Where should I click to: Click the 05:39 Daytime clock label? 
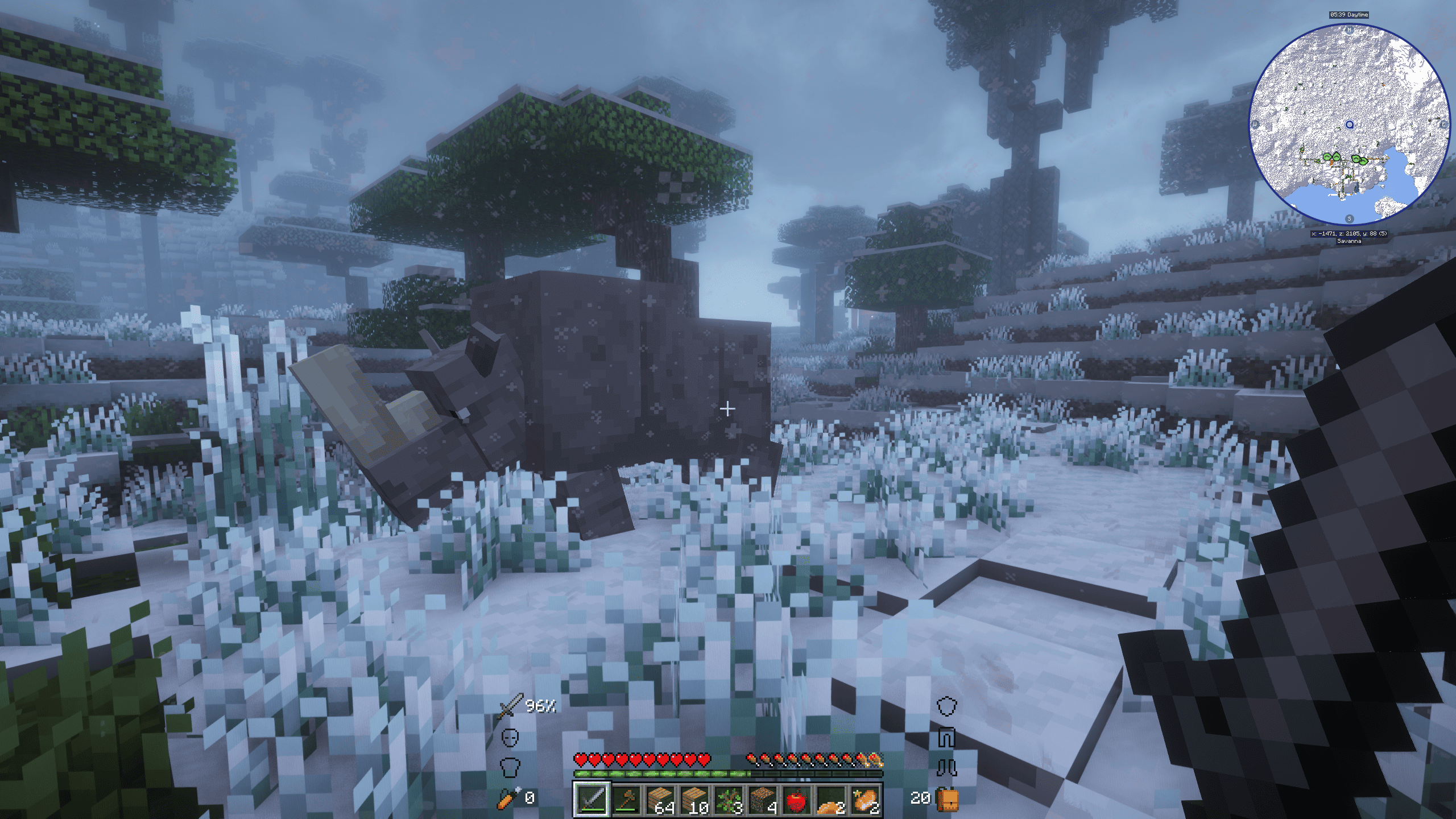click(1349, 14)
